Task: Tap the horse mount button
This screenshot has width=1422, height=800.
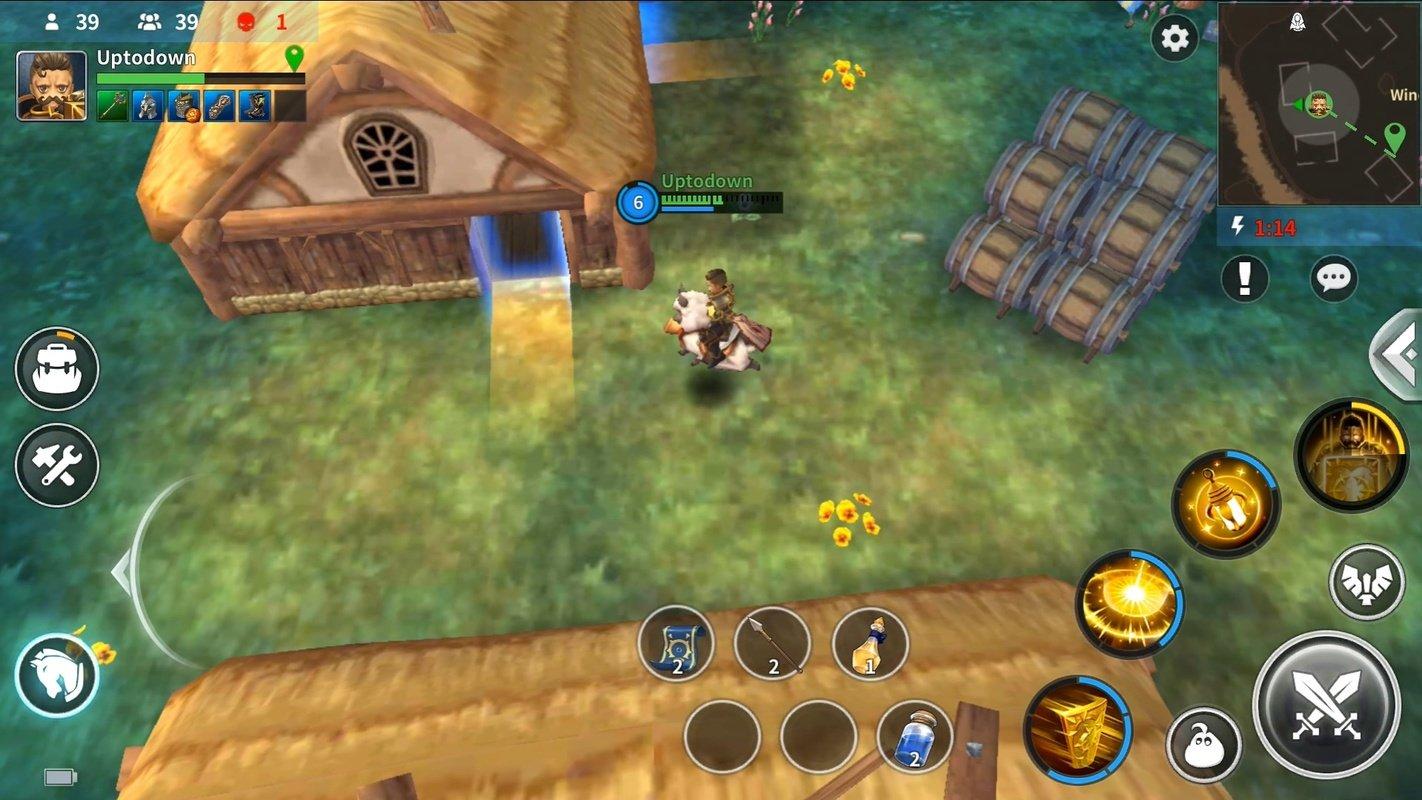Action: 57,676
